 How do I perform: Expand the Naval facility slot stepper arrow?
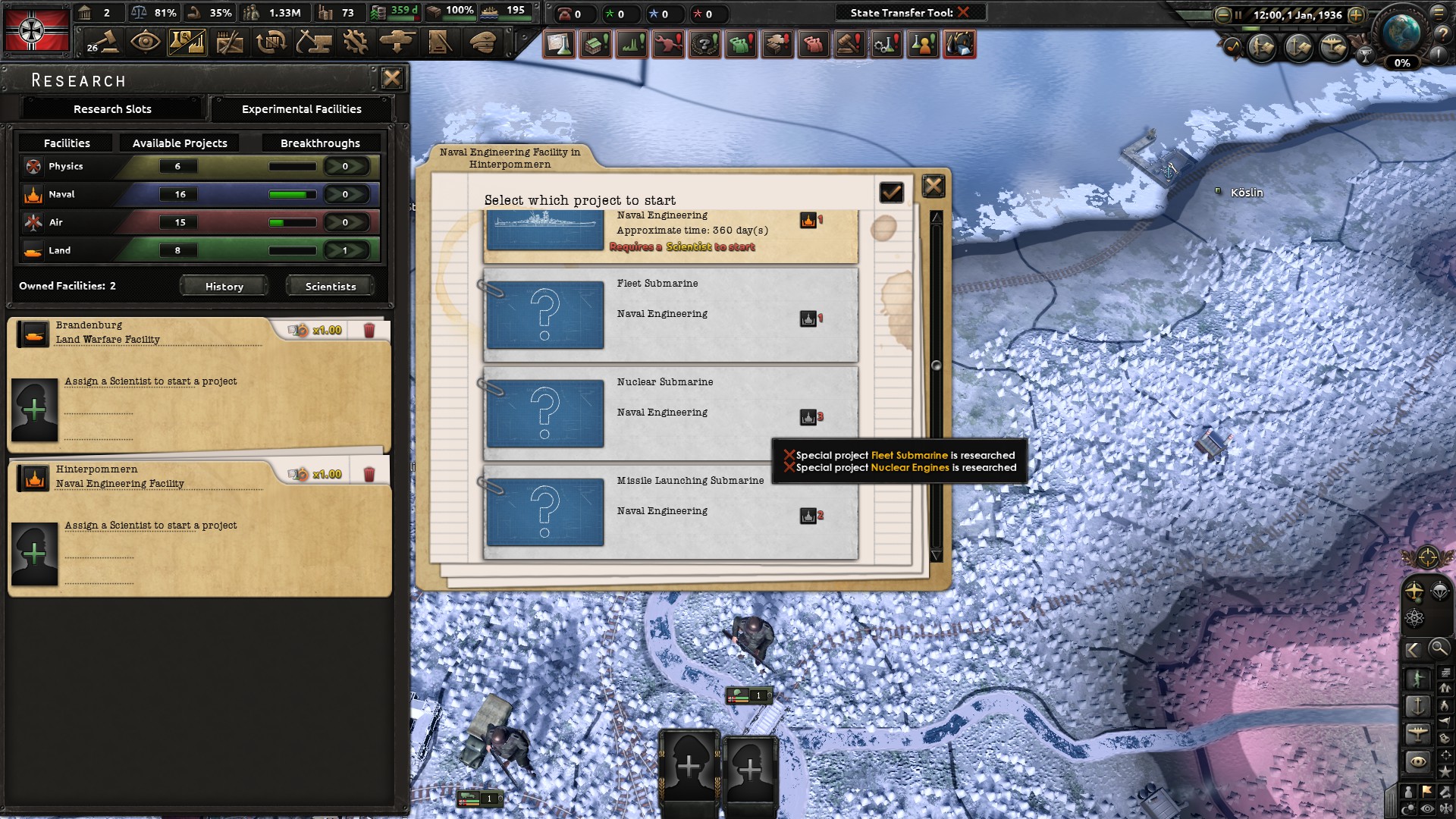347,194
